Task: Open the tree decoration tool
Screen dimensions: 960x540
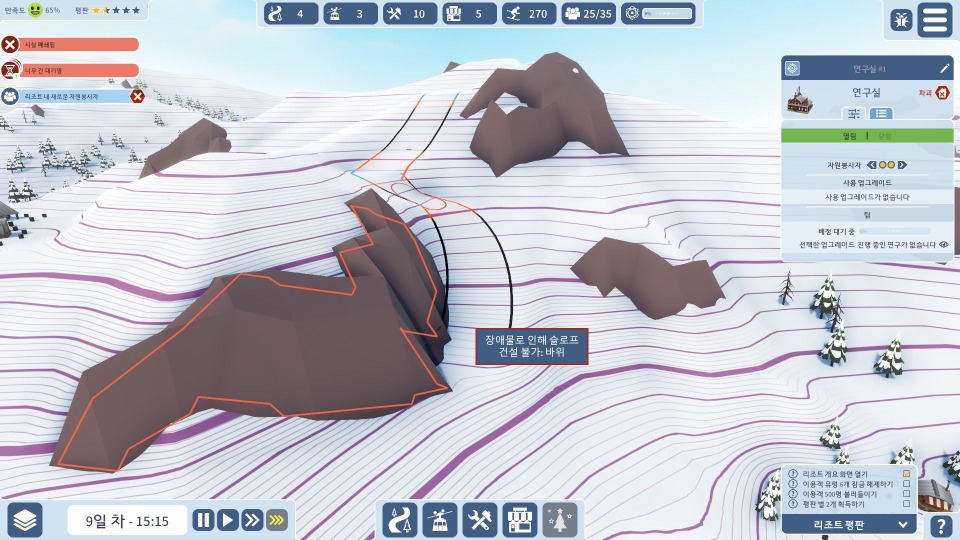Action: click(x=560, y=520)
